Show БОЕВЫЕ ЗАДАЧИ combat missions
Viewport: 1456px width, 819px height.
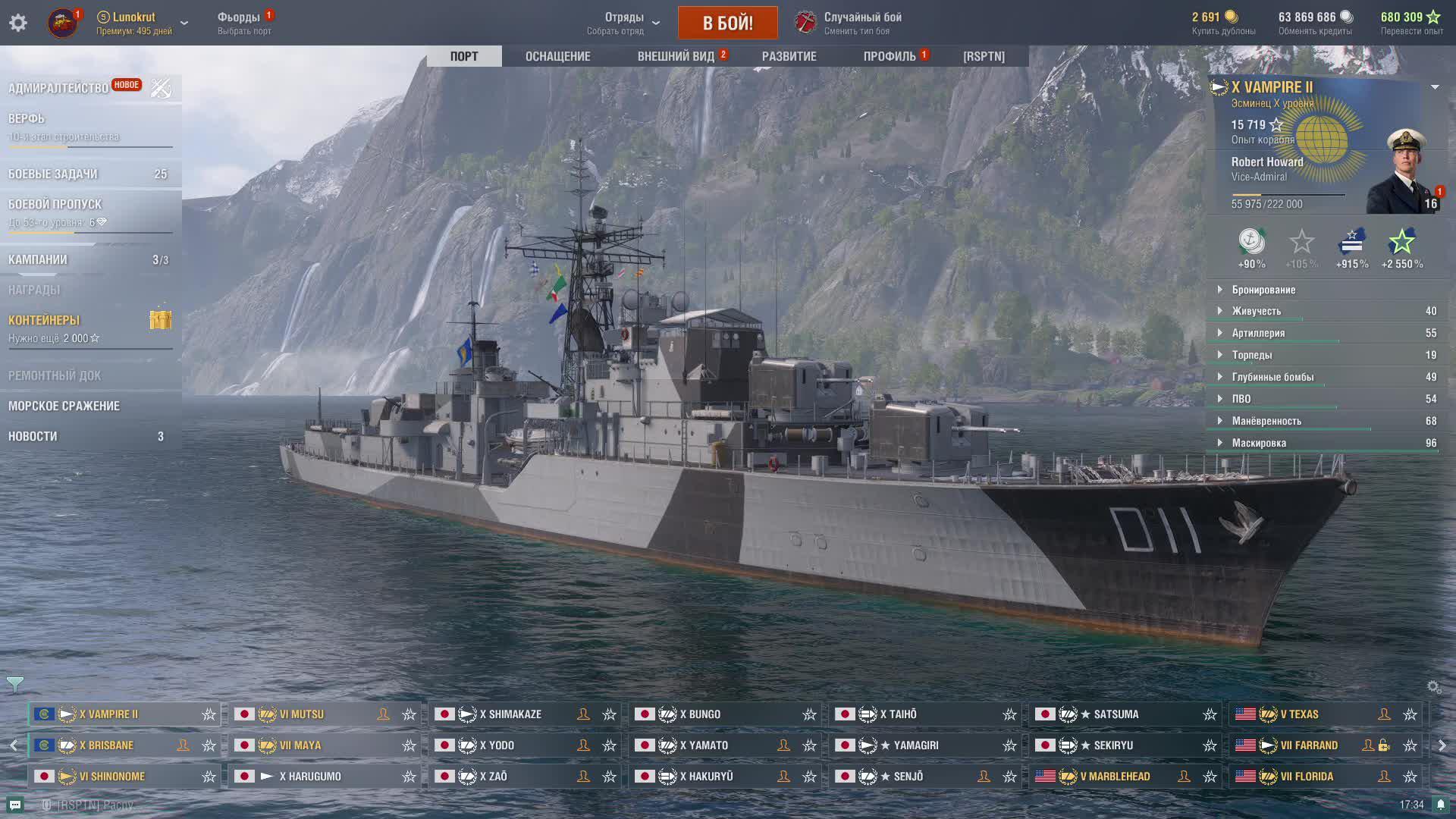(x=53, y=174)
